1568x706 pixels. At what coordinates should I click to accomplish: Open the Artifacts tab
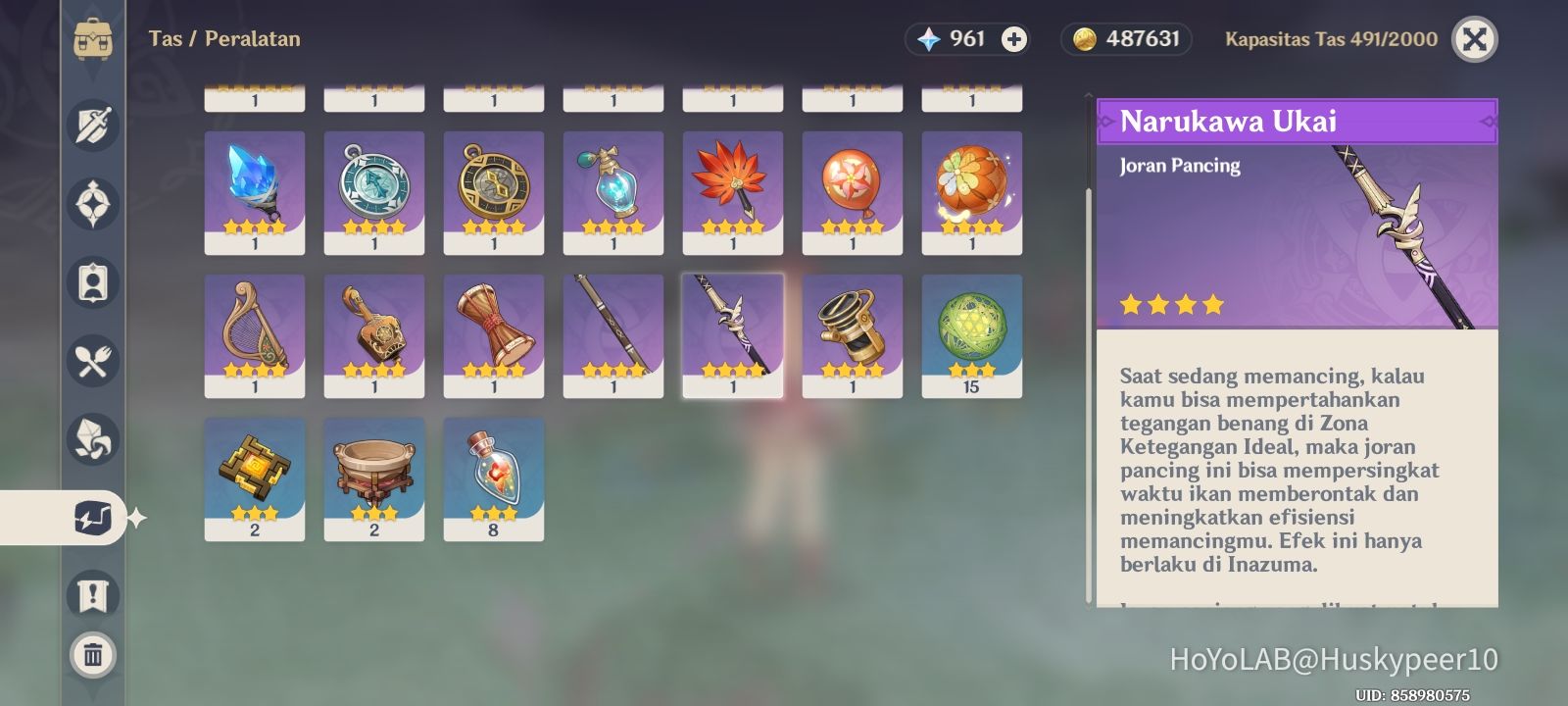[x=94, y=204]
